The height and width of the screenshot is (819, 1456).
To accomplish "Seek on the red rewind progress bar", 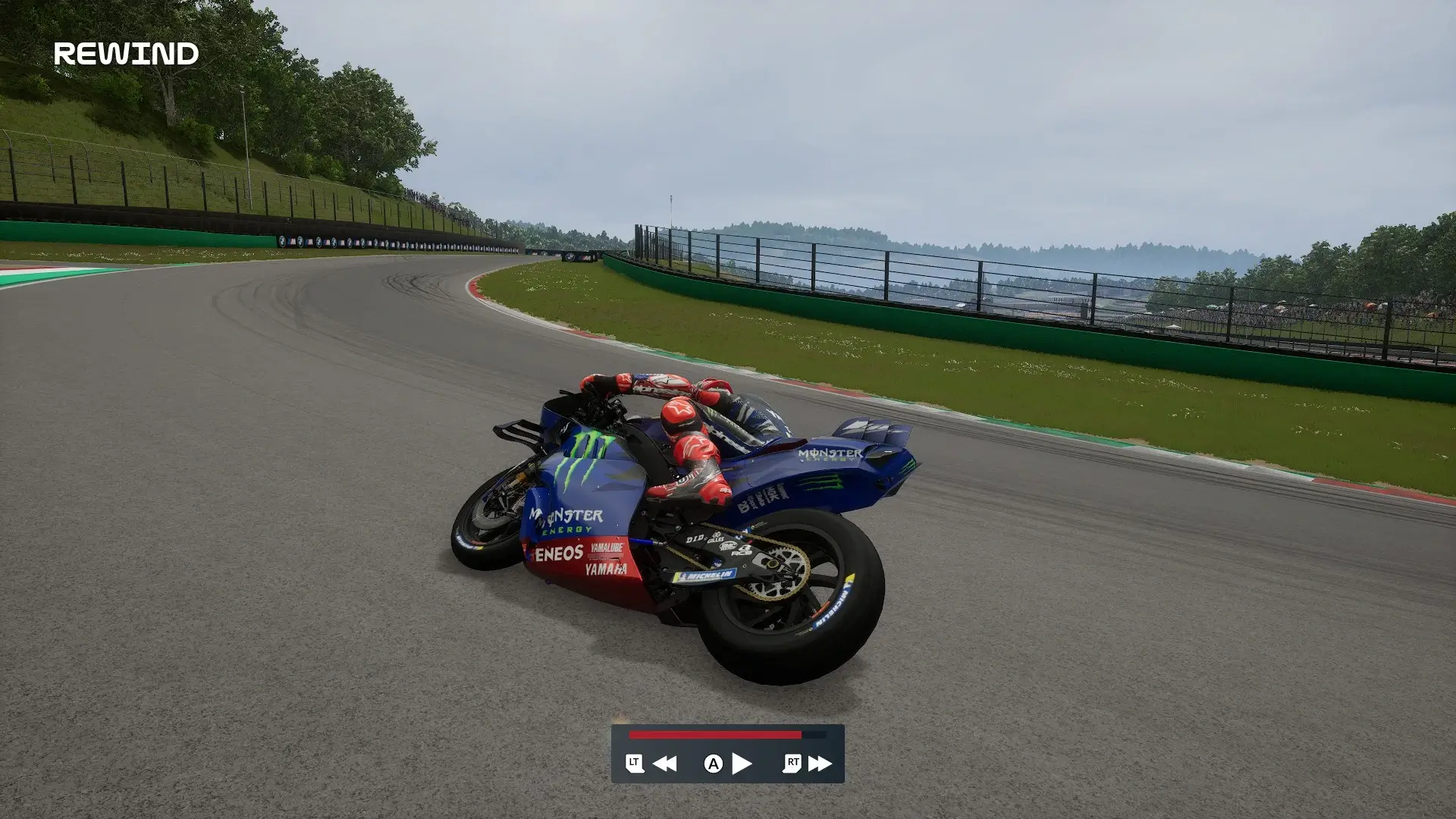I will click(714, 735).
